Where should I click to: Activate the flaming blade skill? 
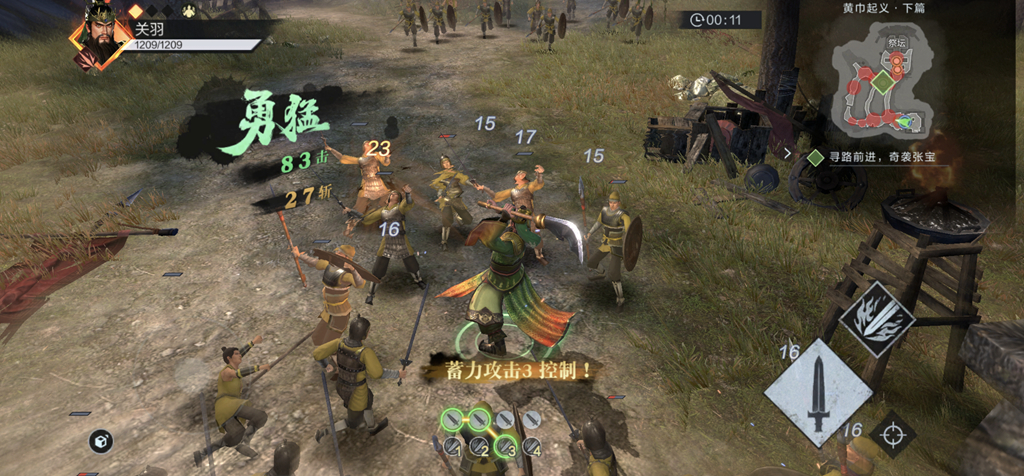pos(877,319)
